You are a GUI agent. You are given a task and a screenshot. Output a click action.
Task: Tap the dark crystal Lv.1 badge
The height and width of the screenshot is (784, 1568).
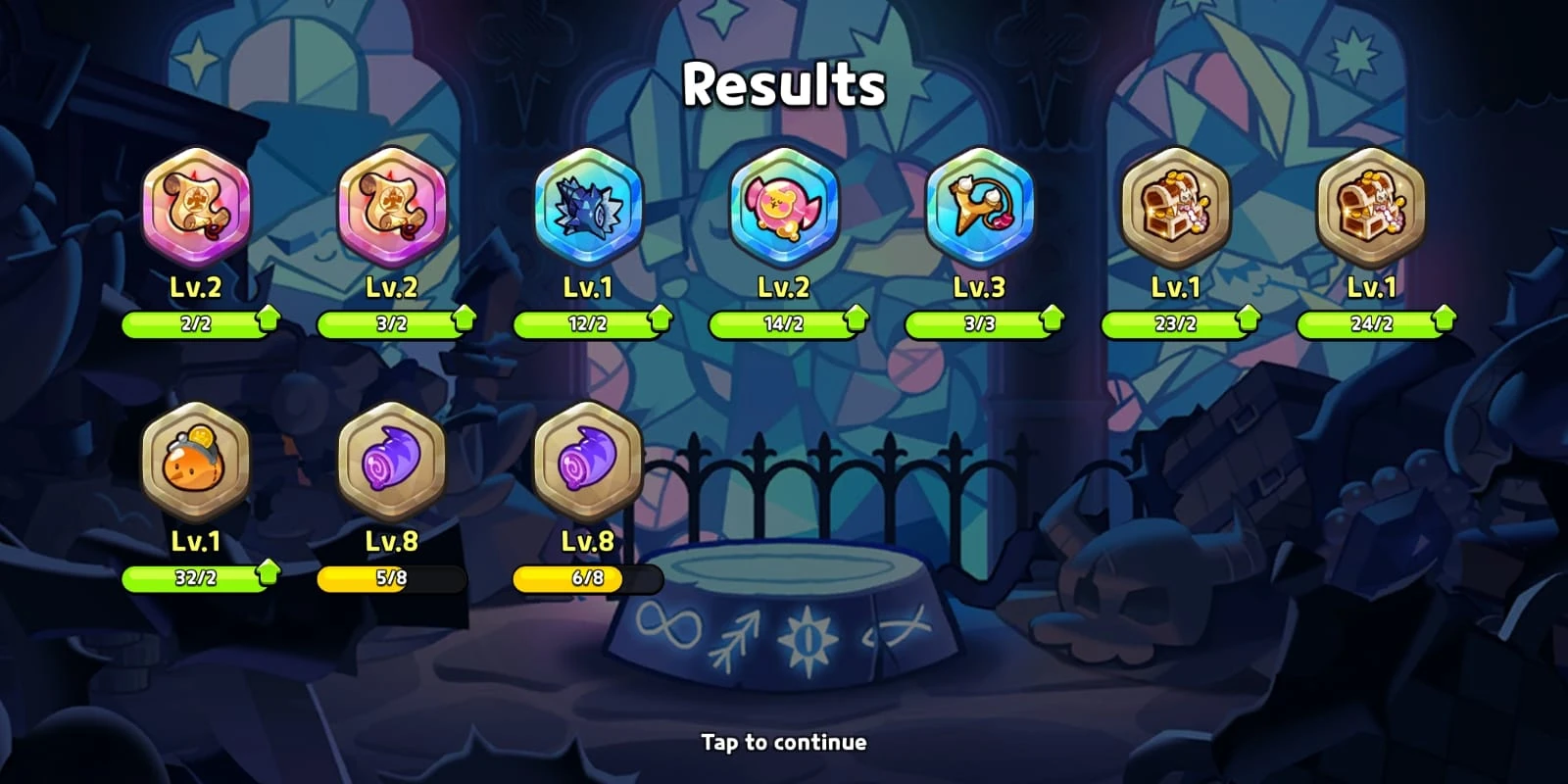[588, 208]
